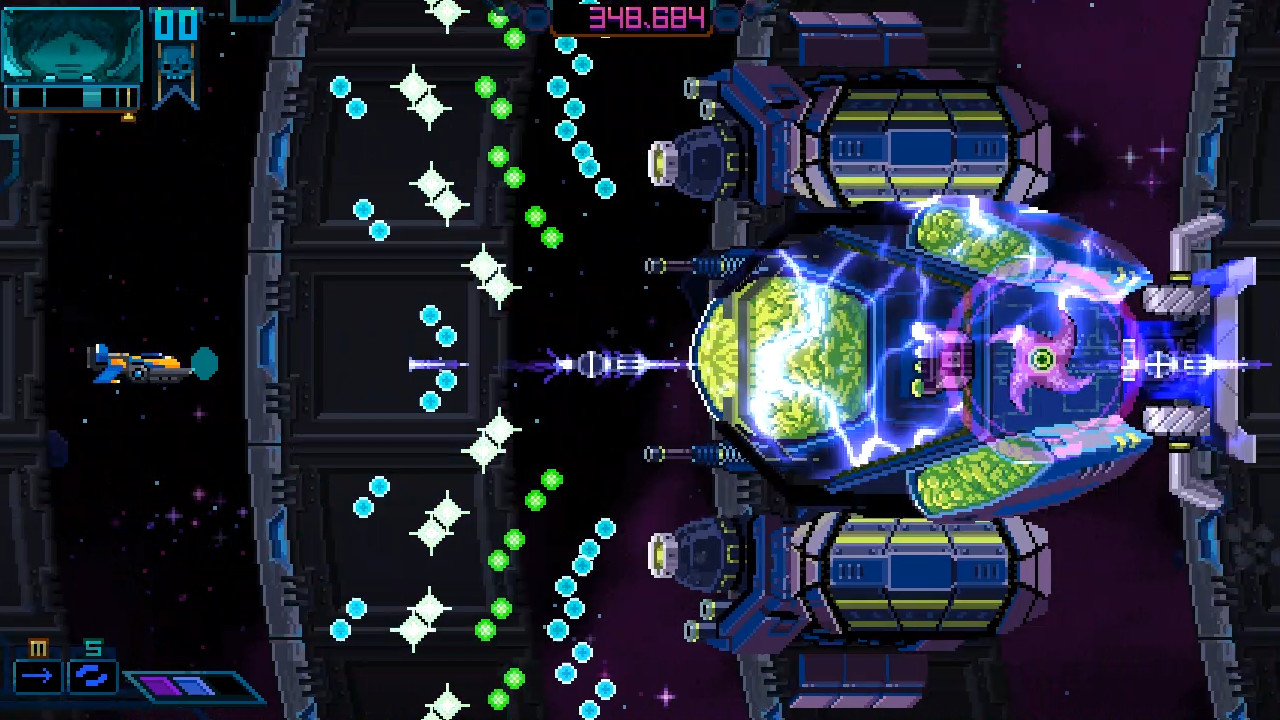This screenshot has height=720, width=1280.
Task: Open the pilot portrait panel
Action: click(x=70, y=45)
